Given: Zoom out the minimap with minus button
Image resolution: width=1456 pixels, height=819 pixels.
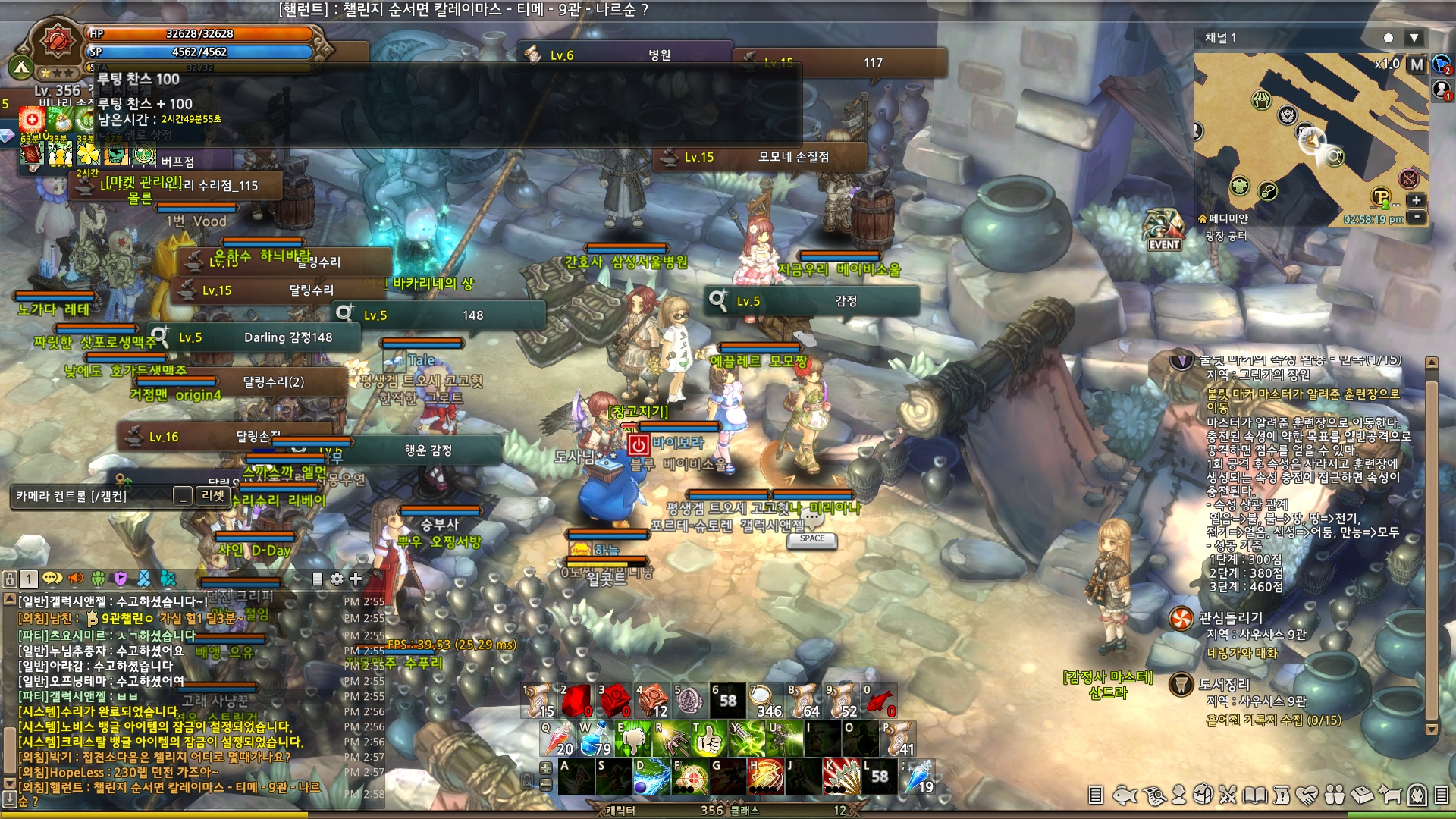Looking at the screenshot, I should coord(1416,217).
